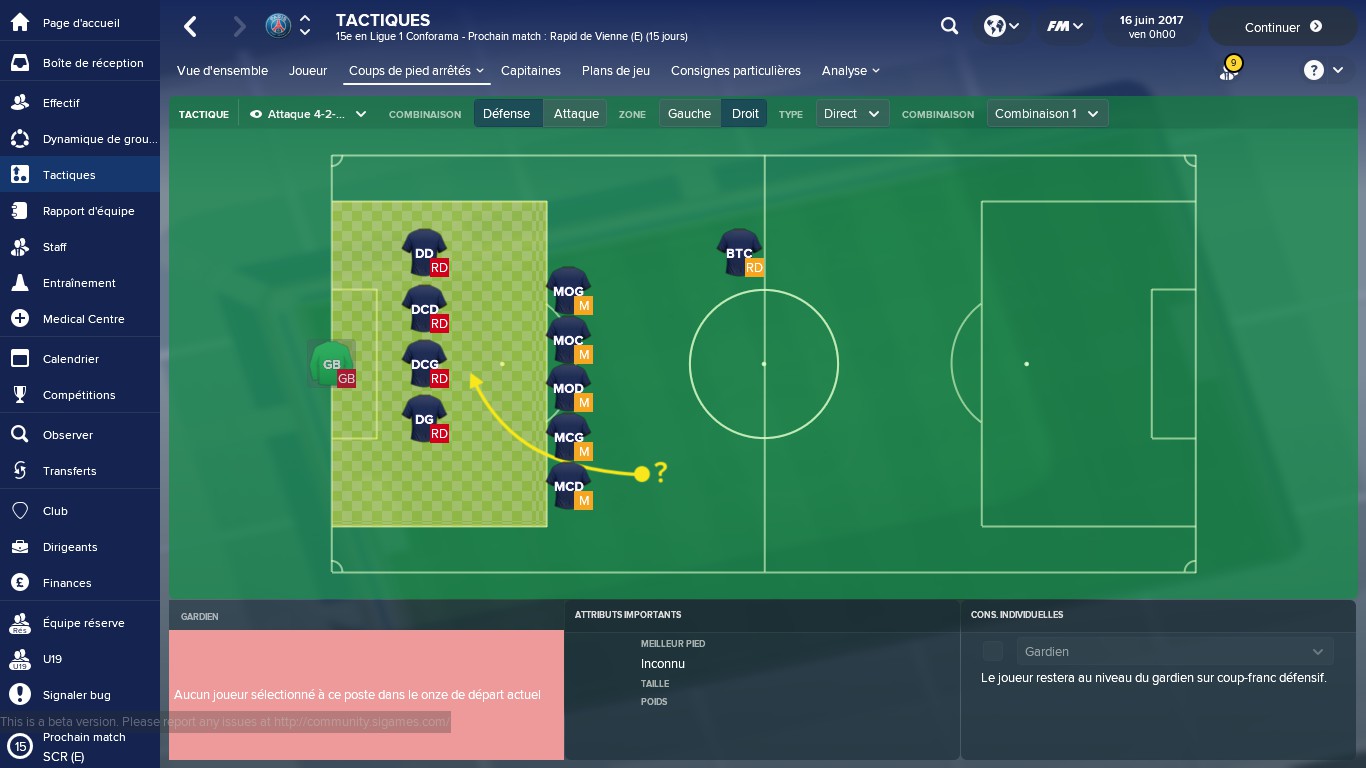Viewport: 1366px width, 768px height.
Task: Select the Attaque combination toggle
Action: tap(576, 114)
